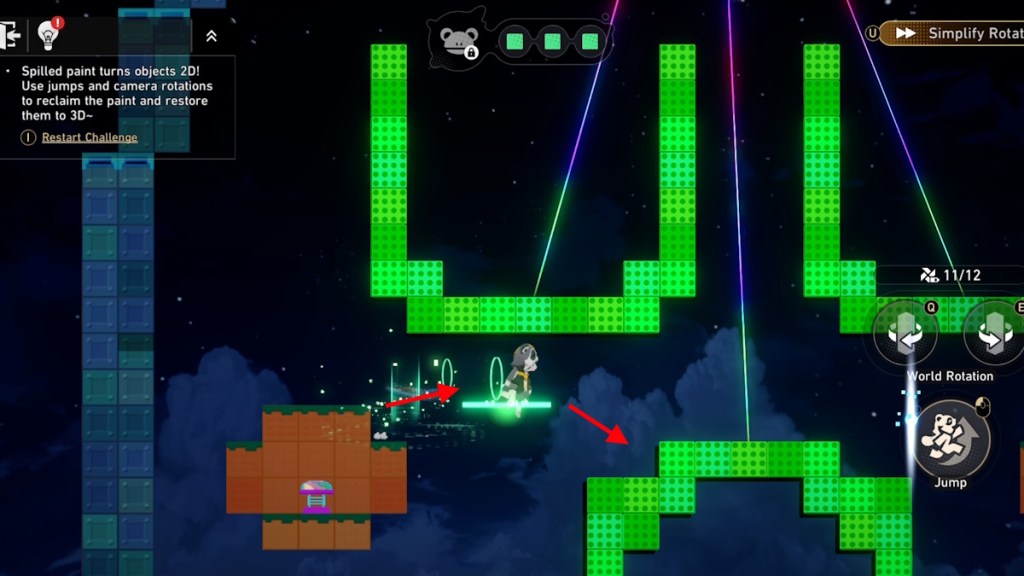The image size is (1024, 576).
Task: Rotate the world with the left rotation button
Action: pos(905,334)
